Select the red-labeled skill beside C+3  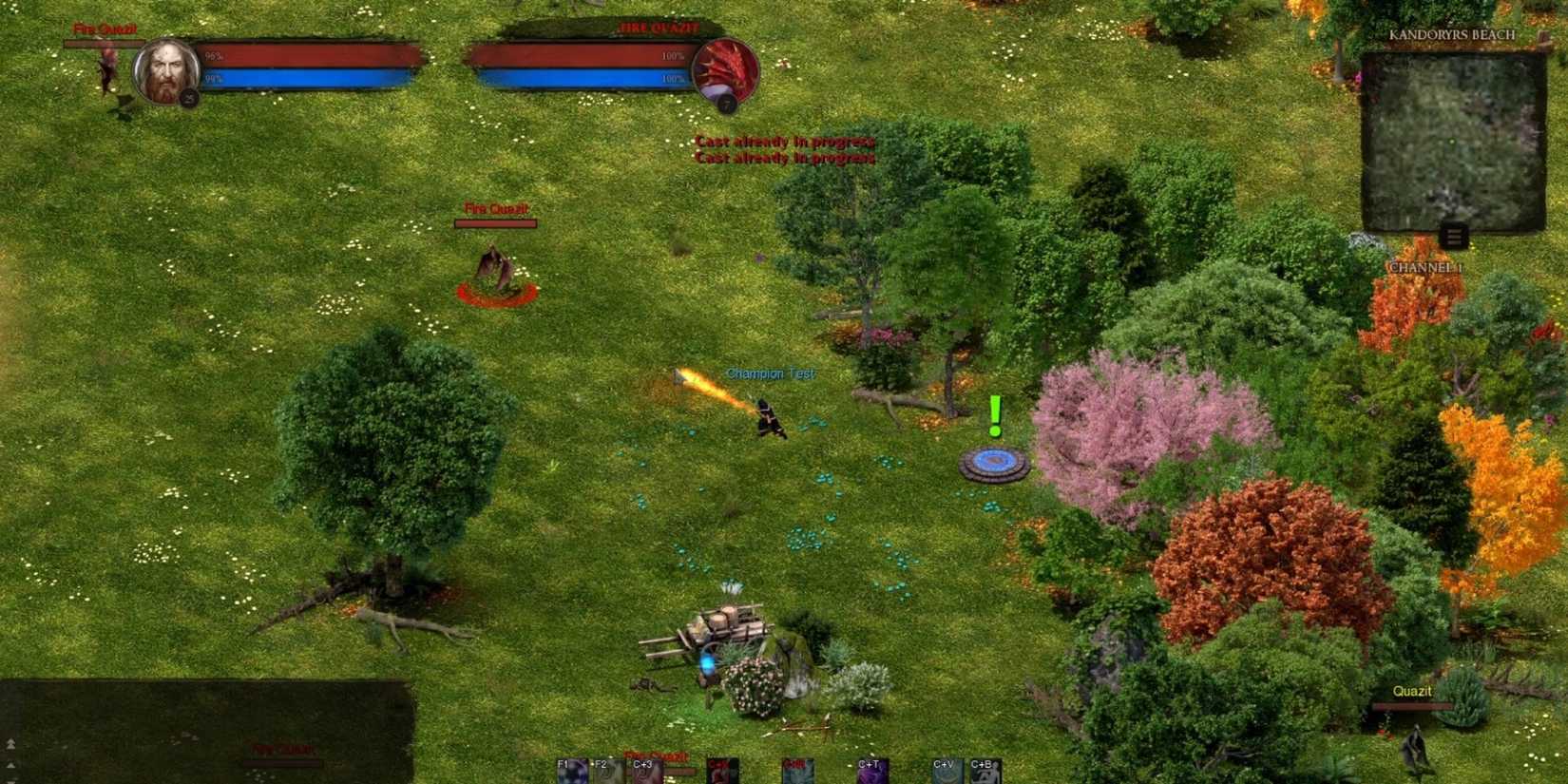[717, 772]
